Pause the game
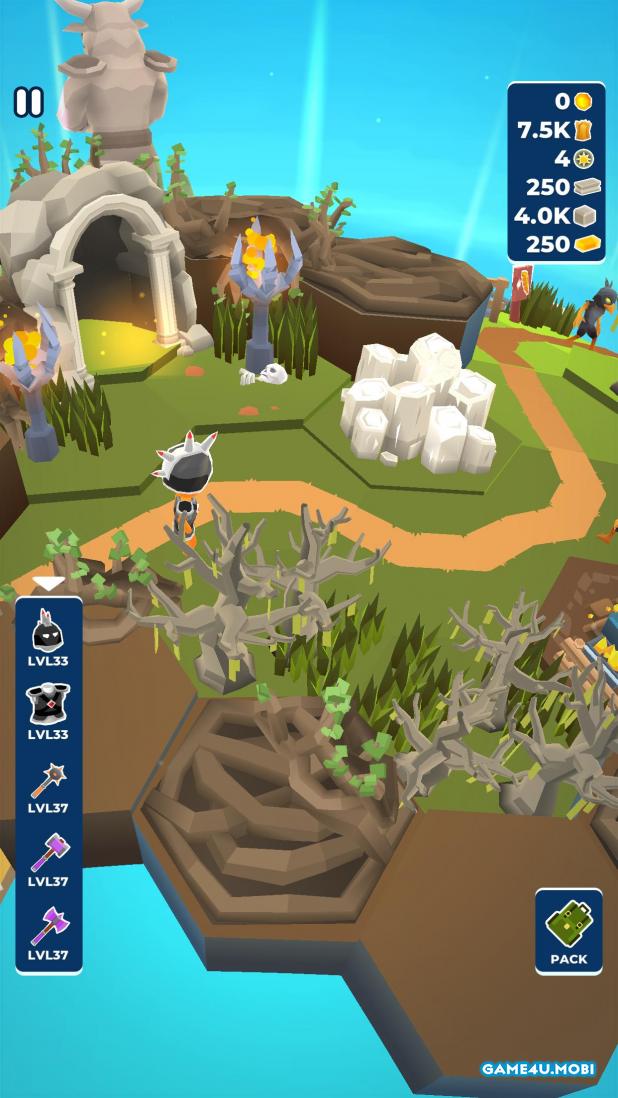 pyautogui.click(x=28, y=102)
